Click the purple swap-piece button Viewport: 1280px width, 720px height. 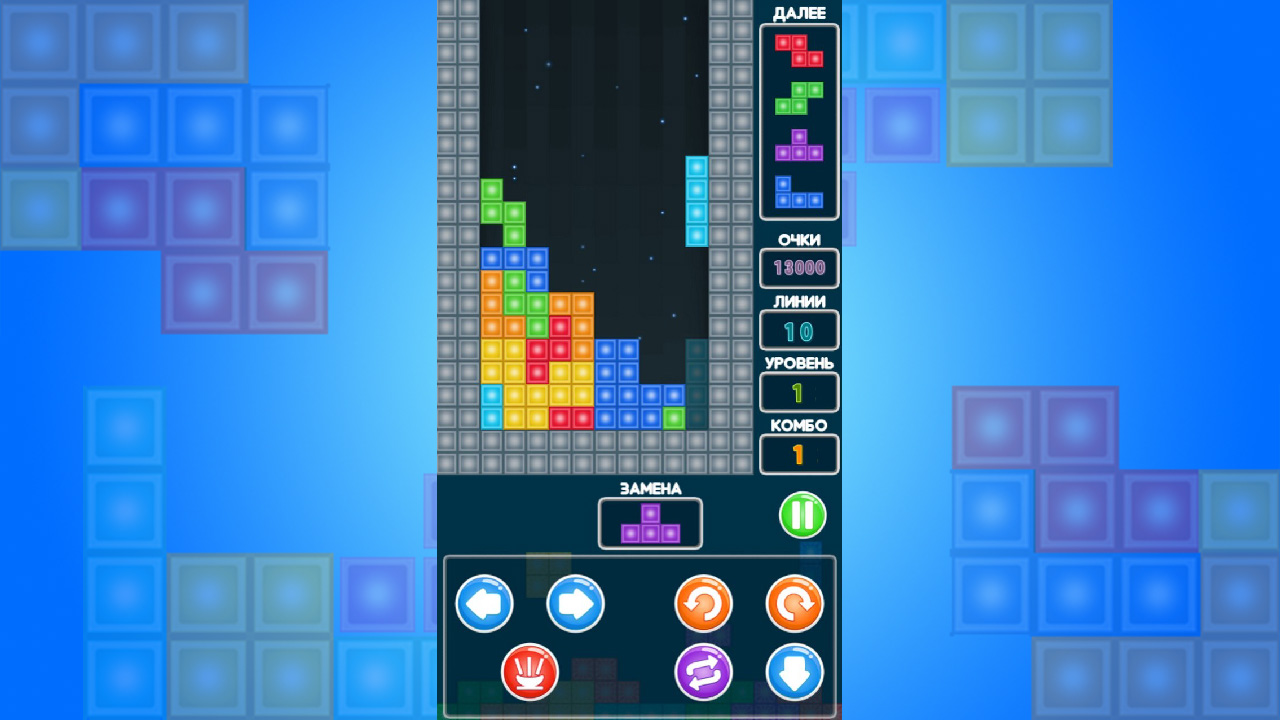[x=703, y=672]
